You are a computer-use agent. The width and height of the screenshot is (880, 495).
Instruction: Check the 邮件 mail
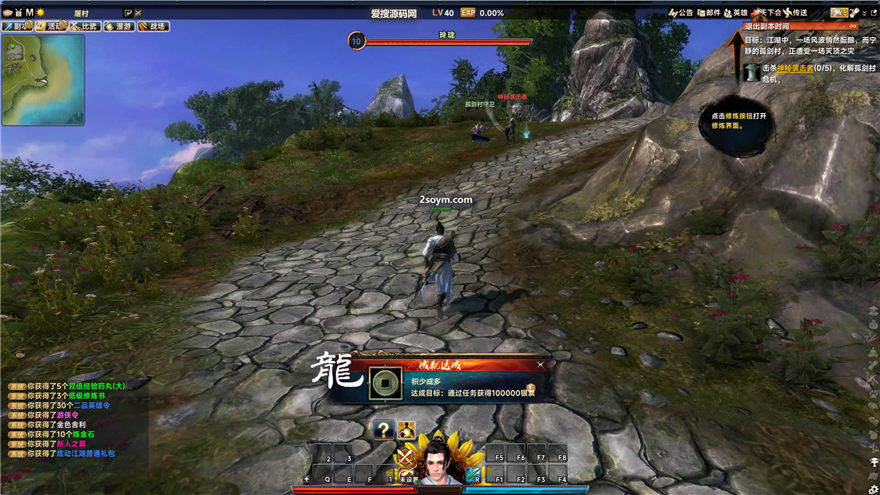click(708, 13)
